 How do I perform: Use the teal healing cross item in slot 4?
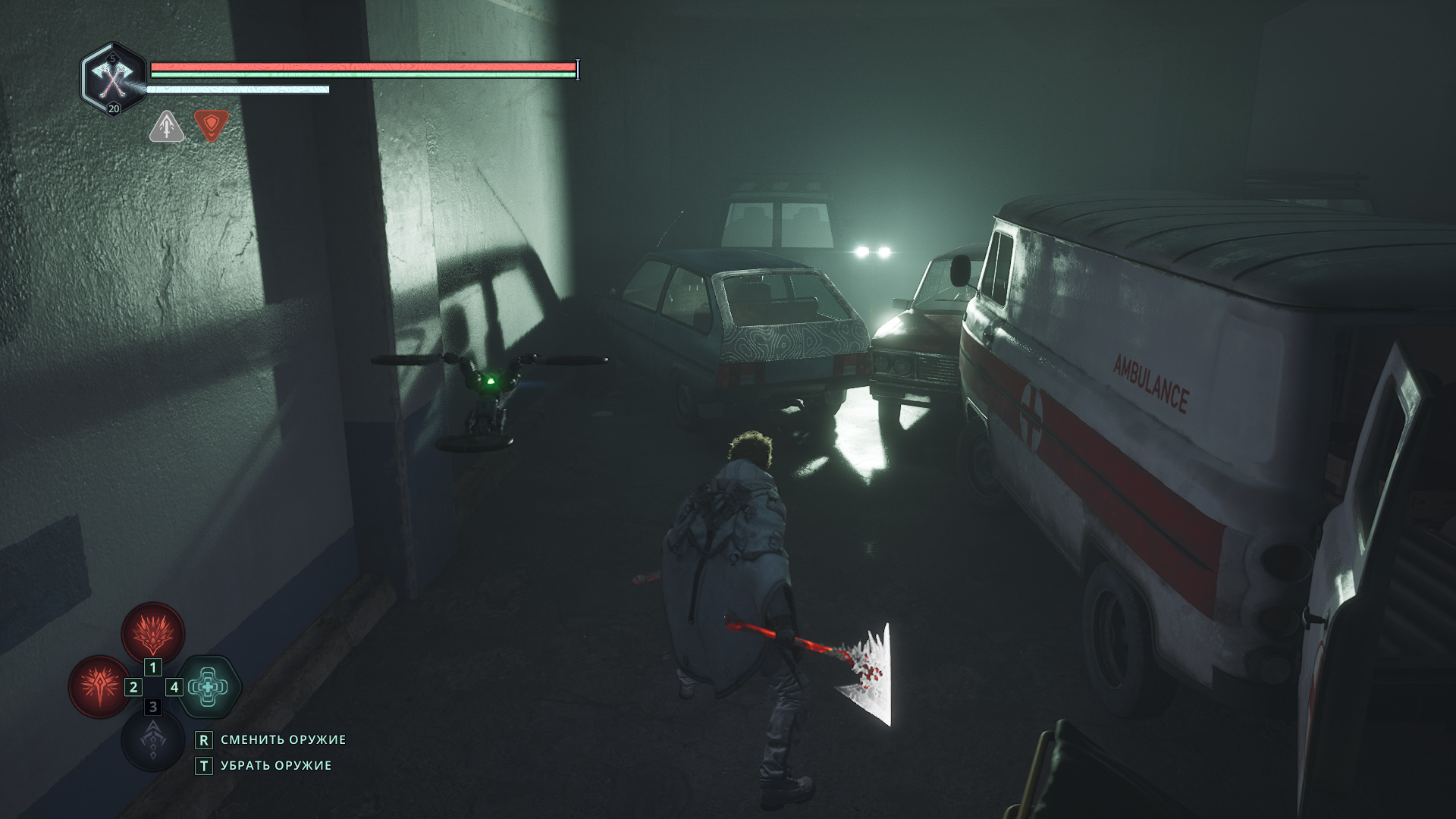click(208, 687)
